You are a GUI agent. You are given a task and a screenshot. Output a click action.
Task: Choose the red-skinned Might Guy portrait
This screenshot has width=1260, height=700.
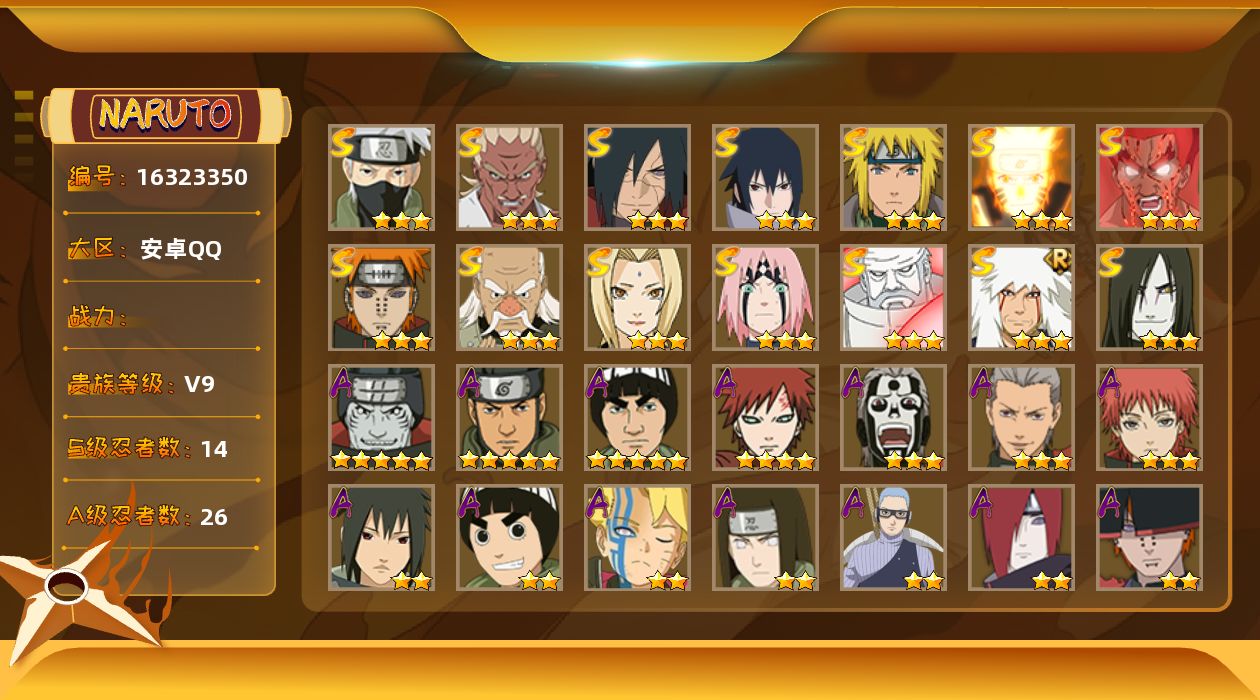click(x=1149, y=177)
